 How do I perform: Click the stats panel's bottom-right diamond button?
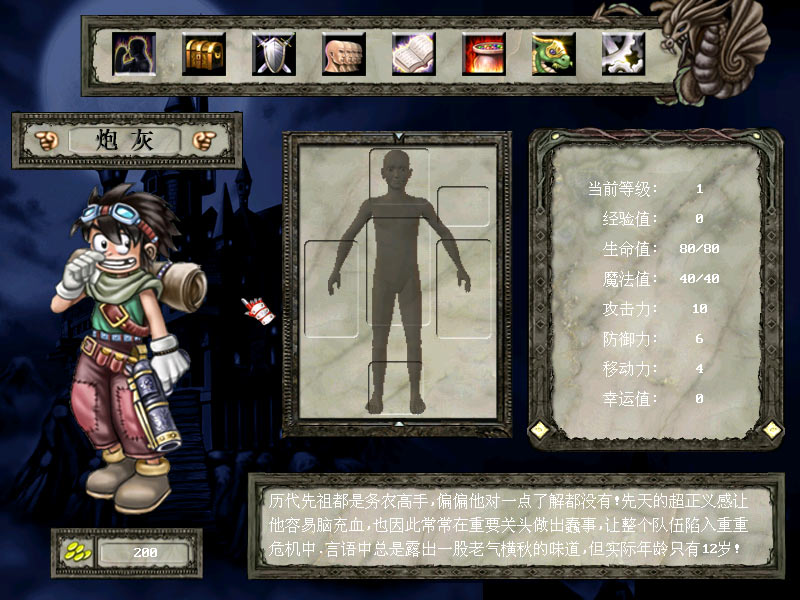(772, 429)
